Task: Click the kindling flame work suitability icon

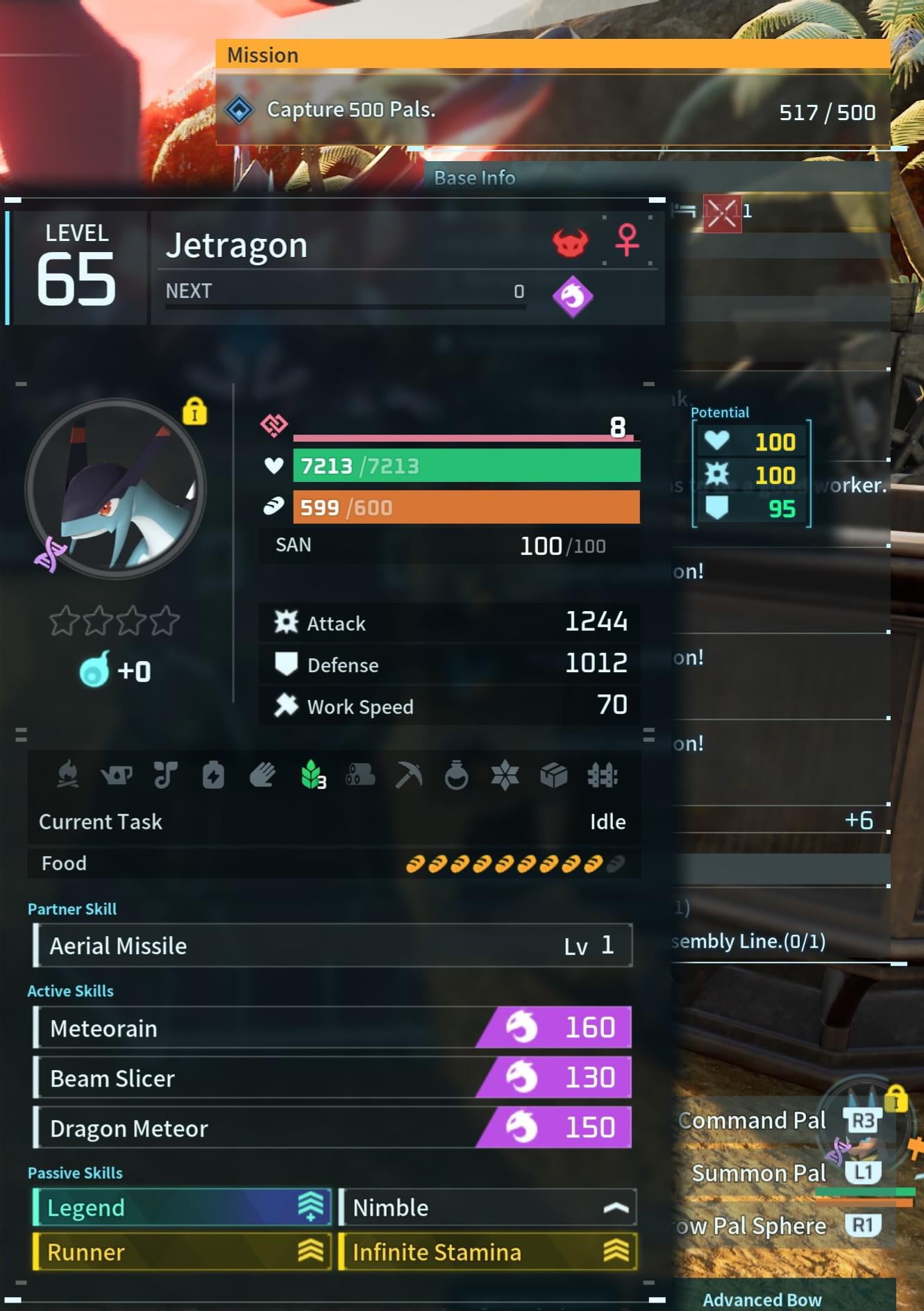Action: [x=68, y=775]
